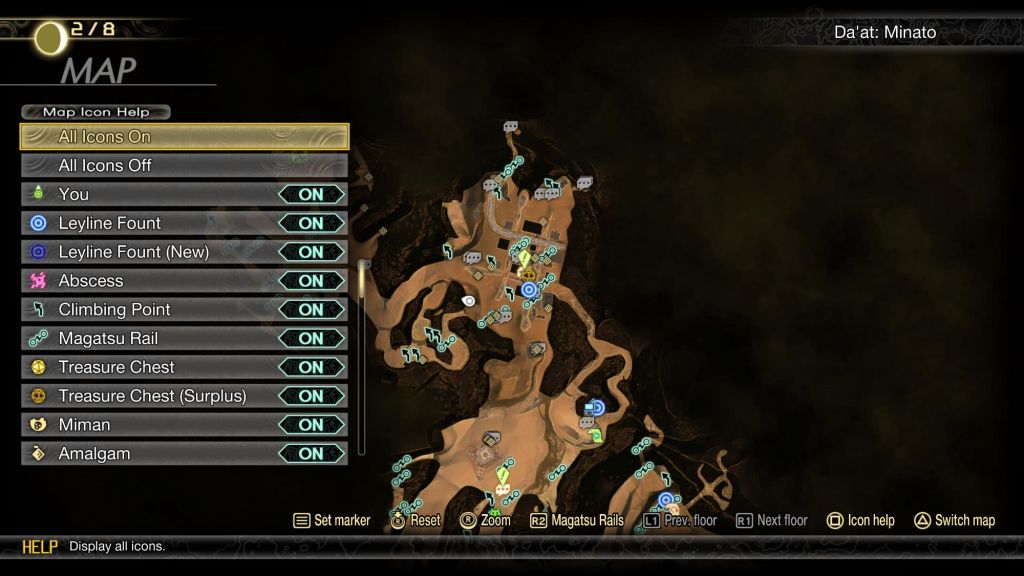The width and height of the screenshot is (1024, 576).
Task: Toggle the Amalgam icon filter
Action: [311, 454]
